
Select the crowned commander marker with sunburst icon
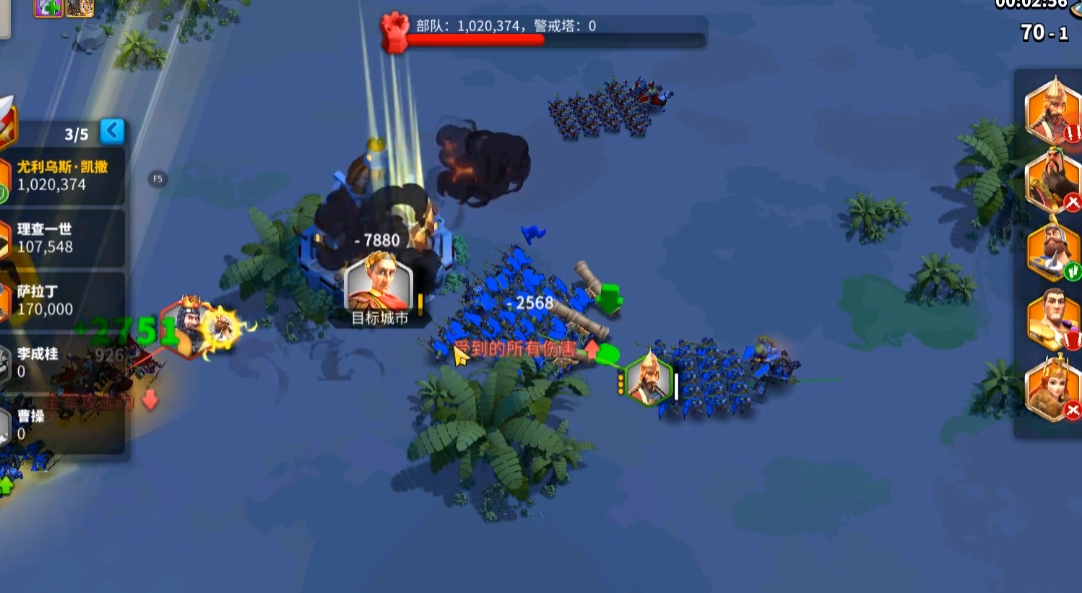190,326
